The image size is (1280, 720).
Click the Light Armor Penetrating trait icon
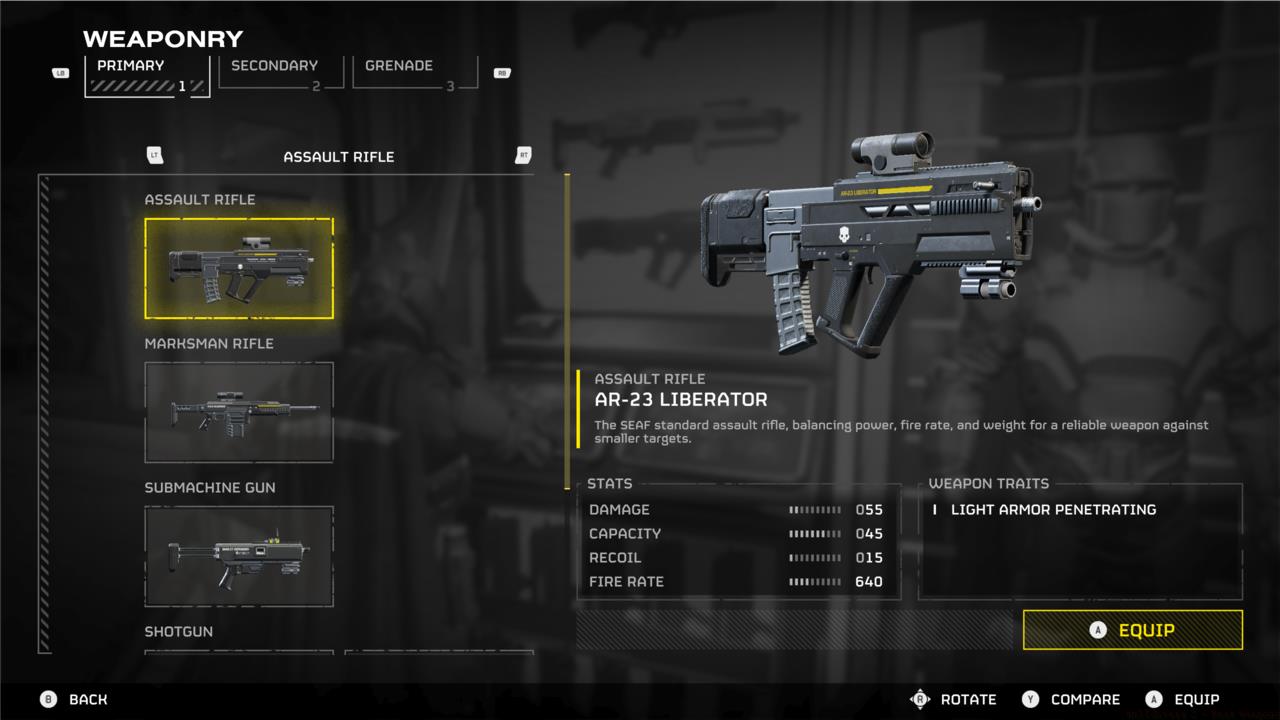tap(934, 509)
